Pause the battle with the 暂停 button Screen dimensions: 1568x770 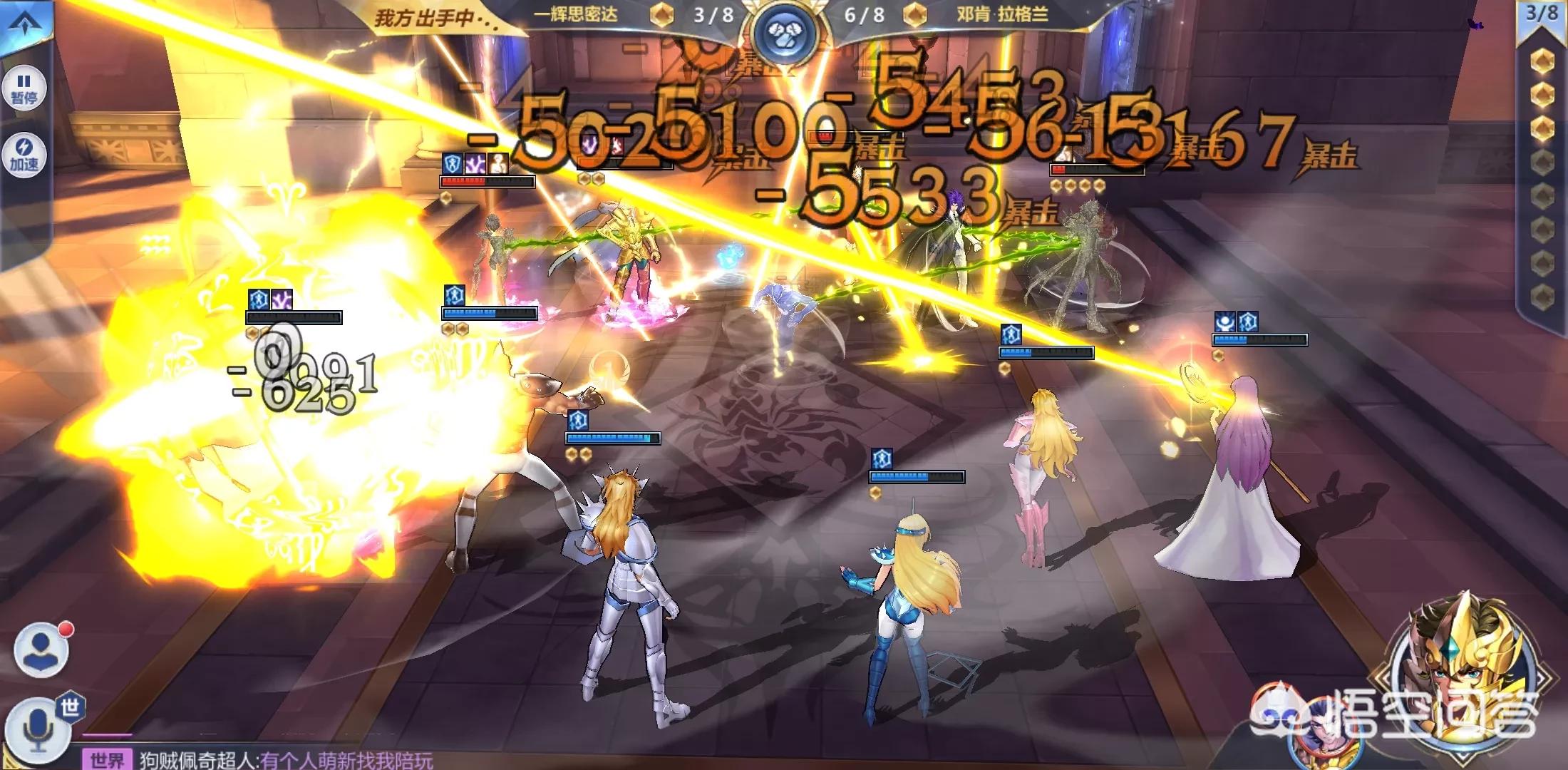coord(24,88)
